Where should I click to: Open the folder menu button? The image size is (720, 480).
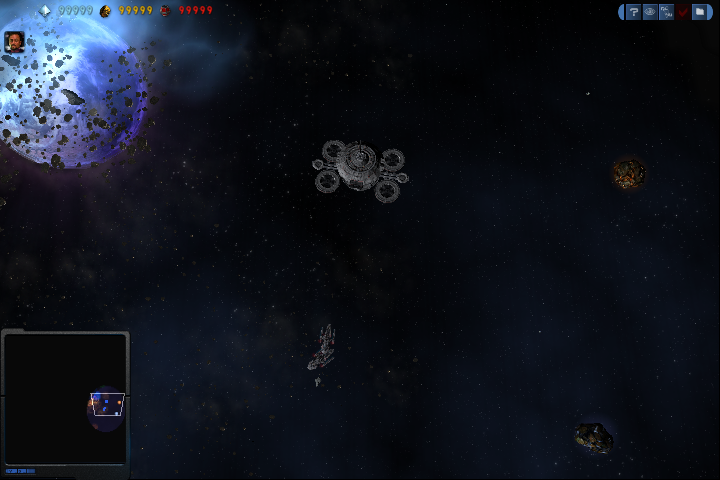pyautogui.click(x=700, y=12)
